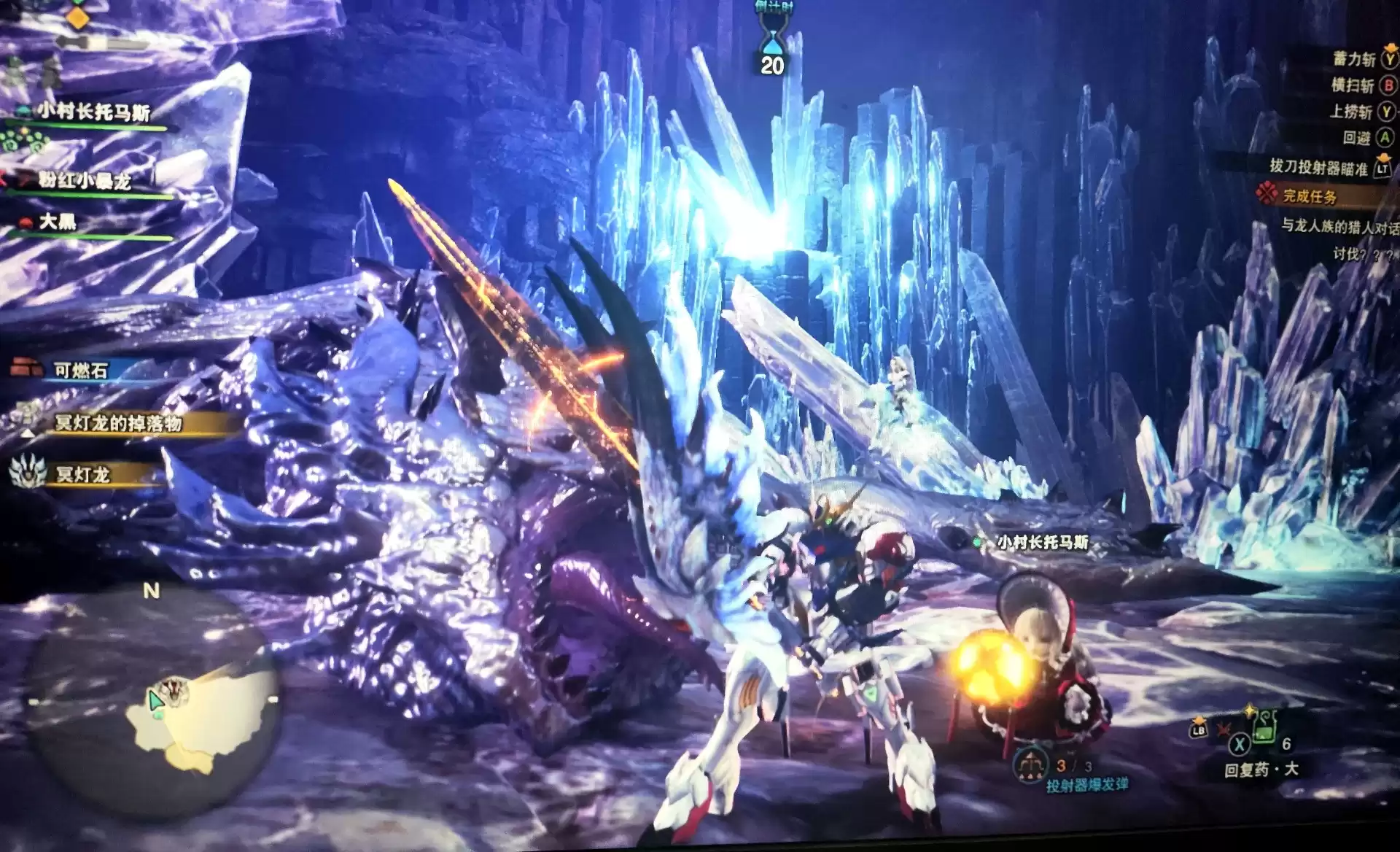This screenshot has width=1400, height=852.
Task: Choose party member 大黑
Action: 58,222
